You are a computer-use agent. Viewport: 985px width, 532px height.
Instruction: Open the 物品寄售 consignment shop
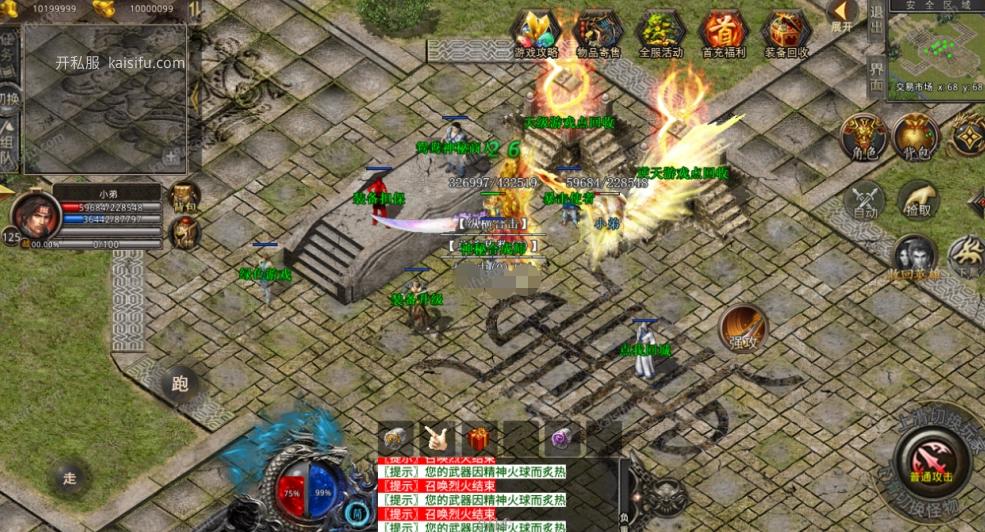(599, 33)
